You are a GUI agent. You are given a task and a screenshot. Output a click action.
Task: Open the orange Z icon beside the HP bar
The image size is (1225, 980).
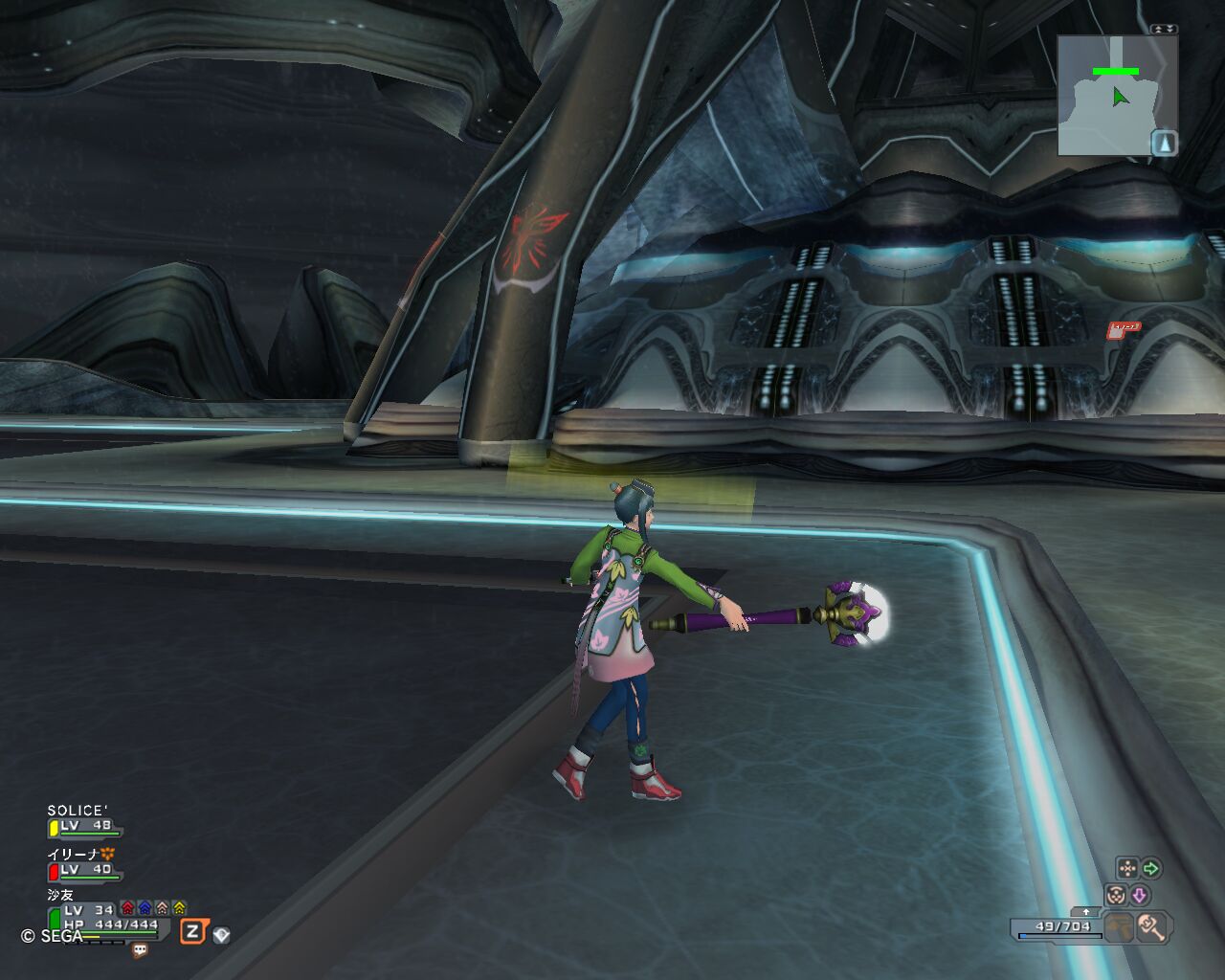coord(192,931)
